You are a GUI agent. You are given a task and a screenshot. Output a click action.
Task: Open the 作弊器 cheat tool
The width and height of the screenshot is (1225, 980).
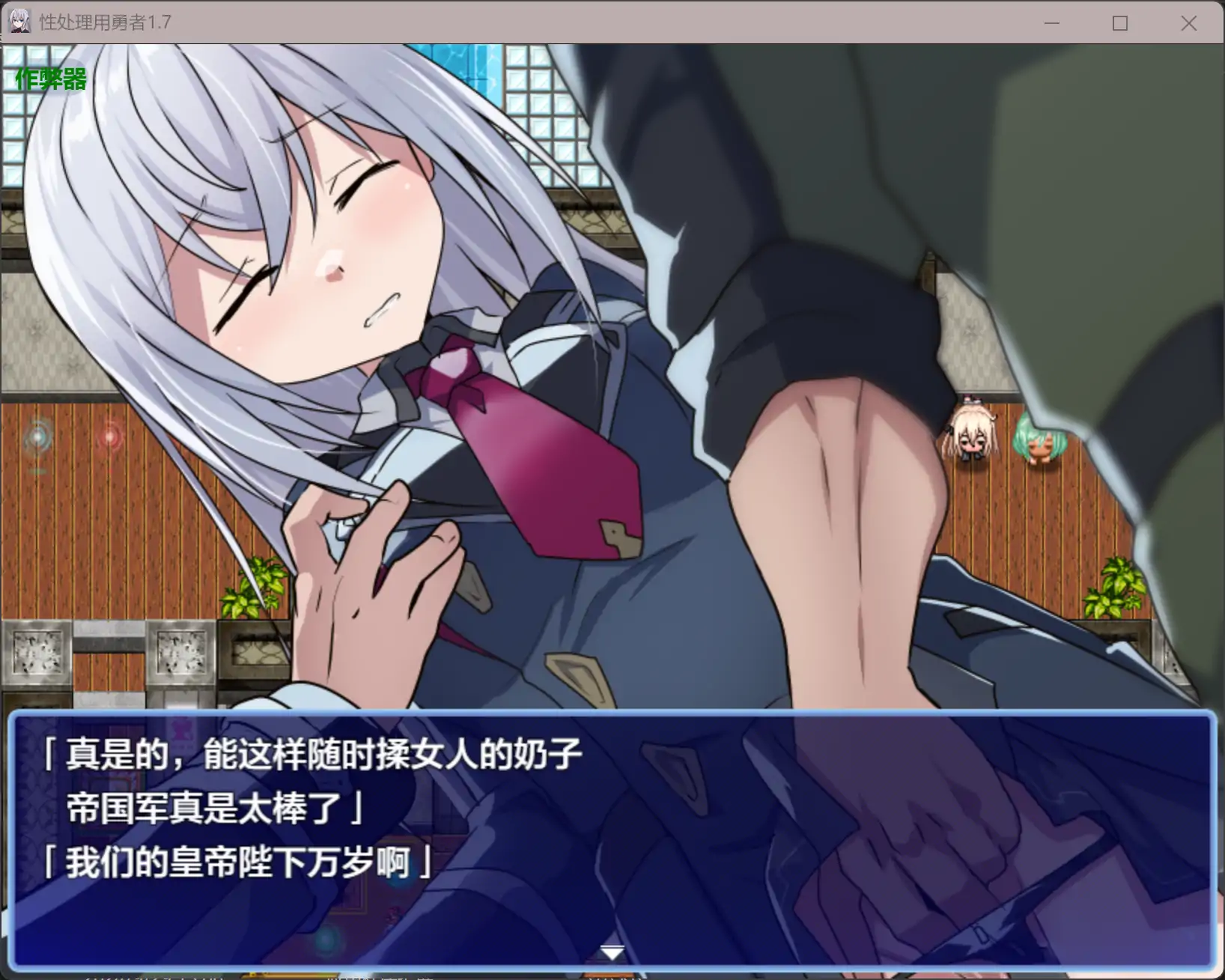coord(51,79)
